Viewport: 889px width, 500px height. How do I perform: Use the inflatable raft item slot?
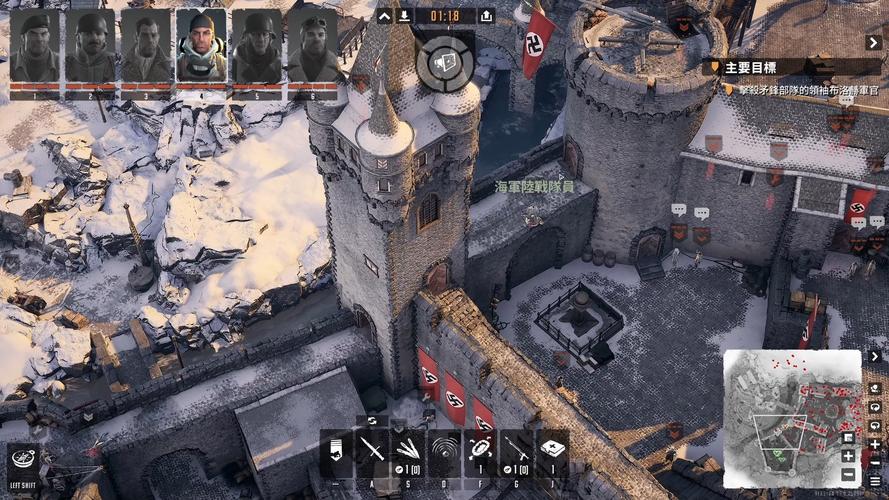(x=481, y=450)
